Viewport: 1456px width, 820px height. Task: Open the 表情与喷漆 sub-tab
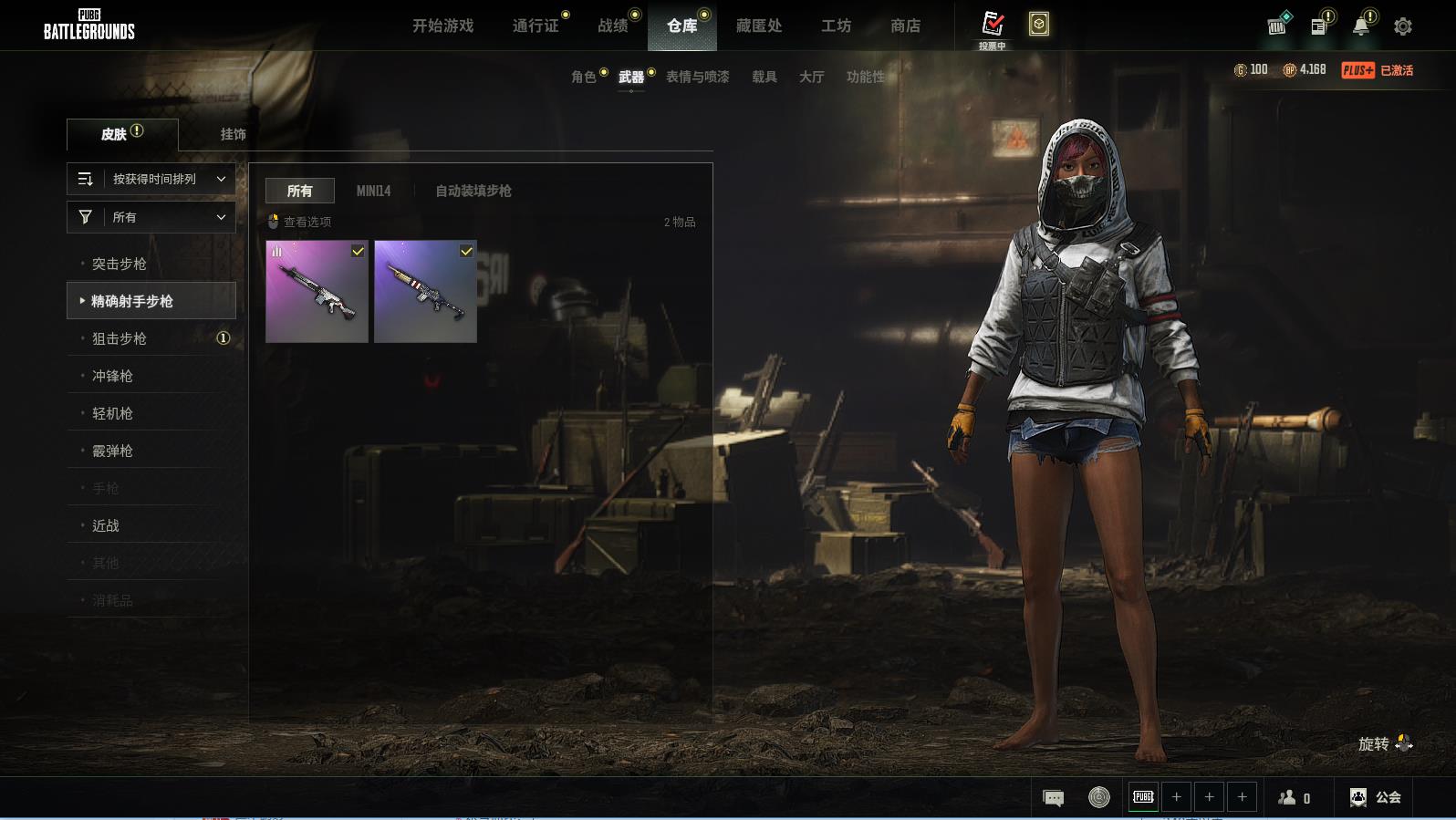pos(697,77)
